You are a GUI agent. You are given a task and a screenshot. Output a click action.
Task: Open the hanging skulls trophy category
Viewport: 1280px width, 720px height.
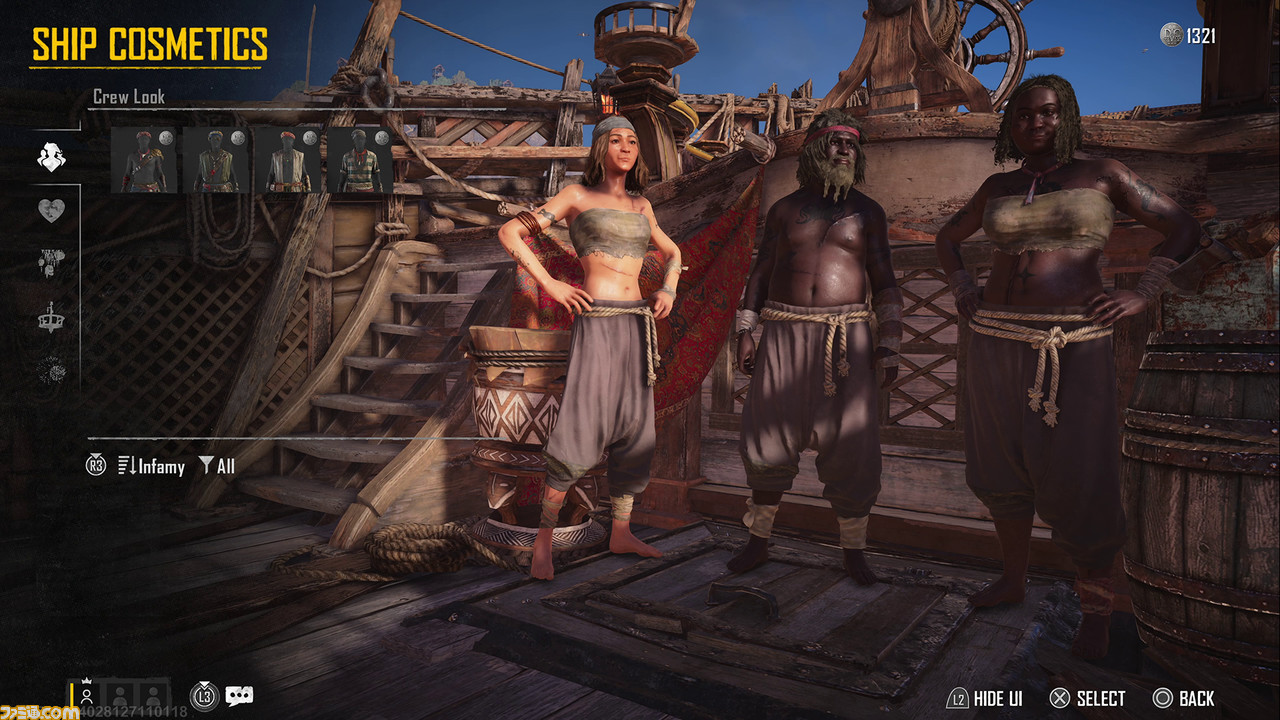tap(51, 263)
